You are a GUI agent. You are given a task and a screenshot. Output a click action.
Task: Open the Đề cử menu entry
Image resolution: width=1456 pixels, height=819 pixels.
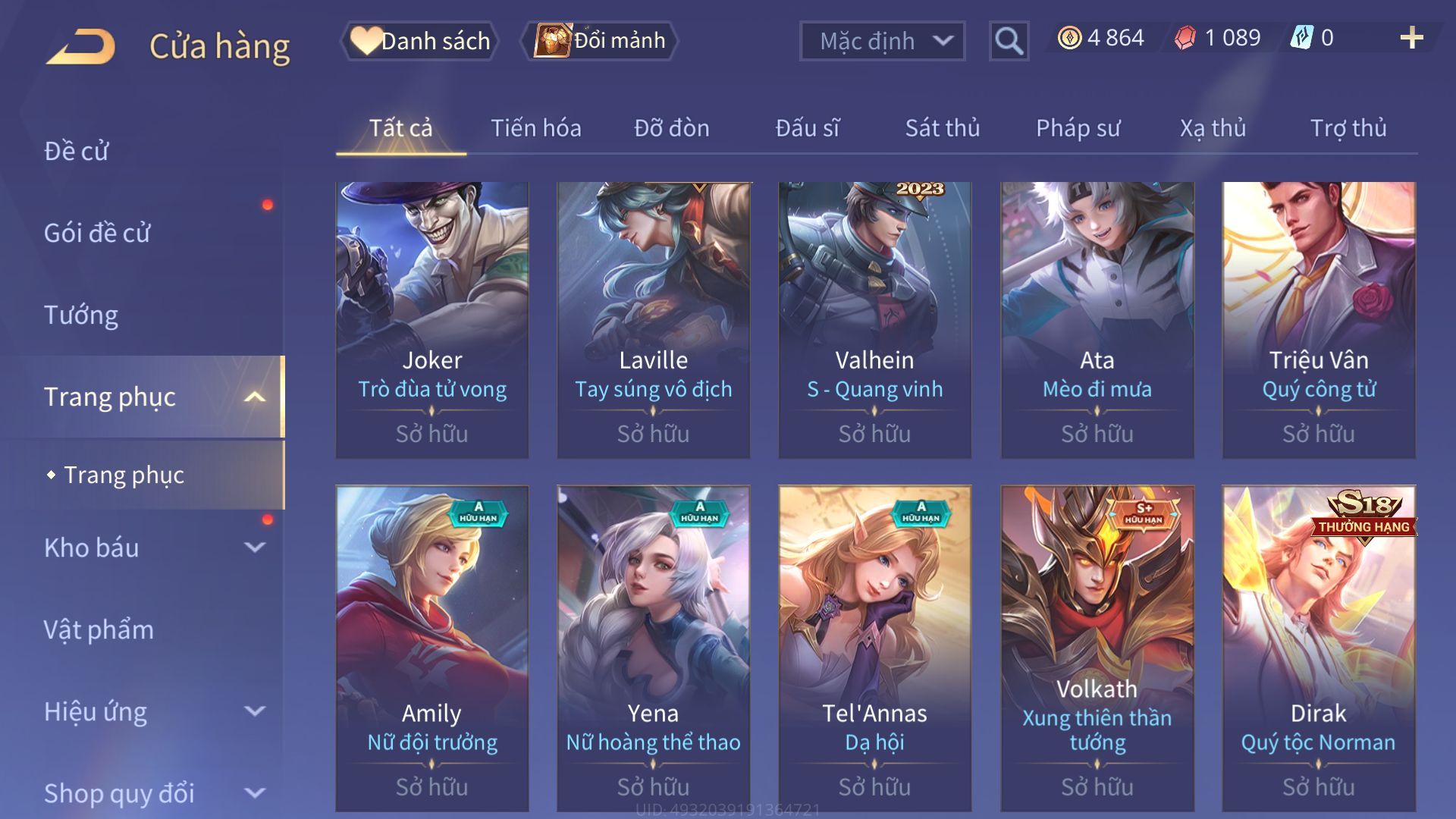click(76, 151)
